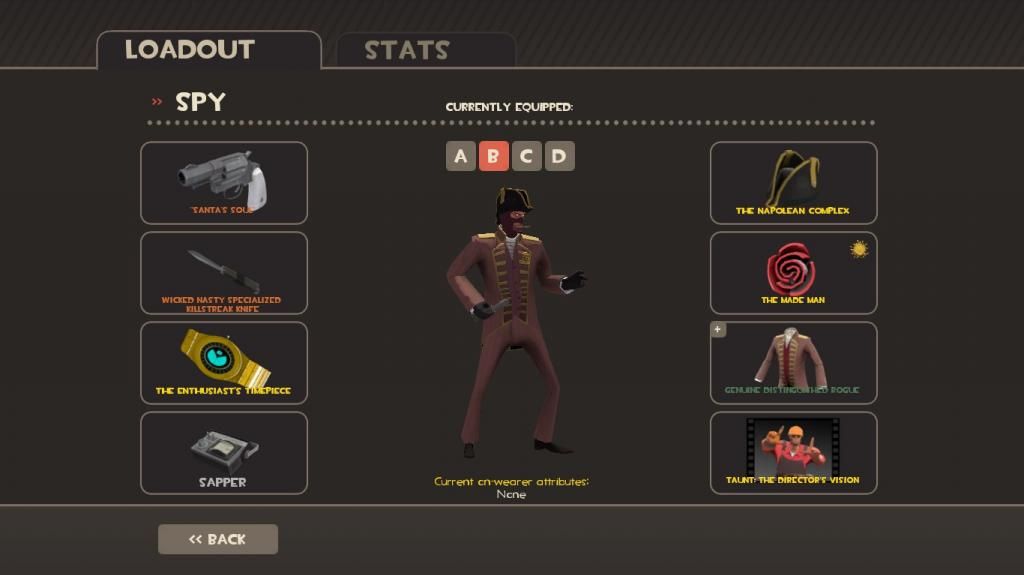Go back with the Back button

[218, 539]
